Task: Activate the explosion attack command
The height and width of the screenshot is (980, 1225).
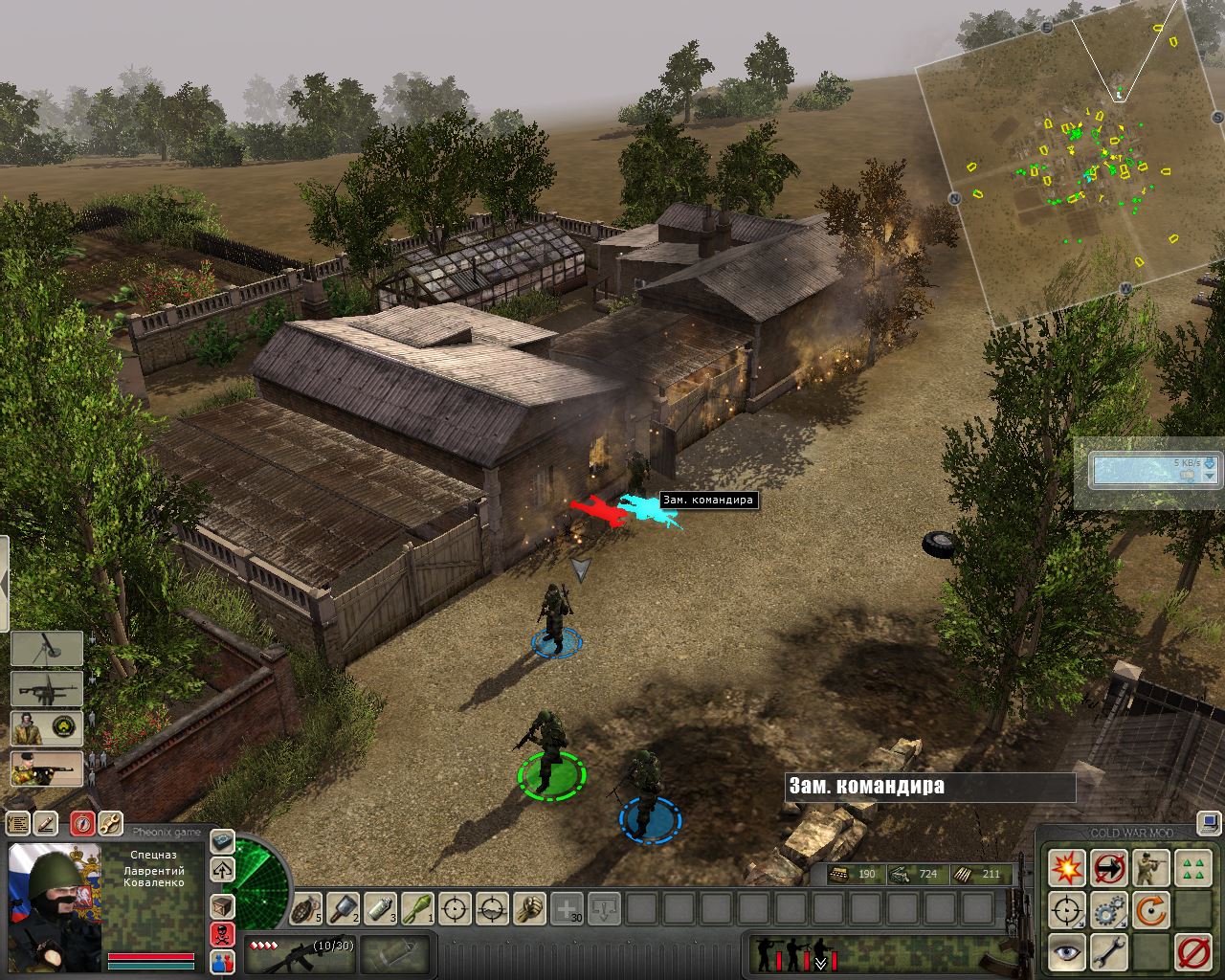Action: 1066,868
